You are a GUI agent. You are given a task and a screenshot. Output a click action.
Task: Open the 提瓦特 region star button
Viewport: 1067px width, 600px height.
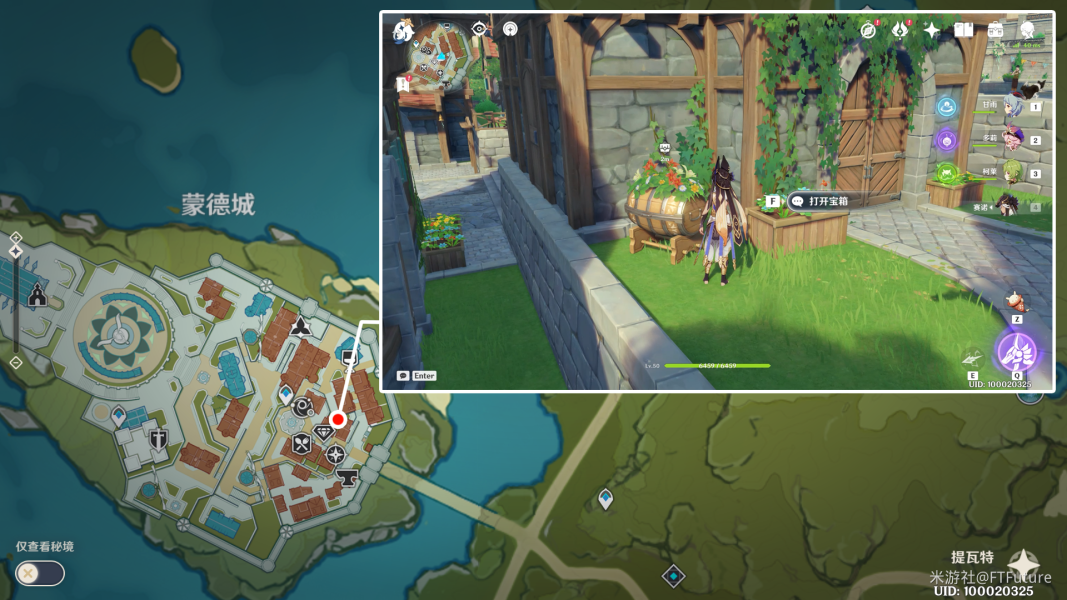(x=1023, y=564)
